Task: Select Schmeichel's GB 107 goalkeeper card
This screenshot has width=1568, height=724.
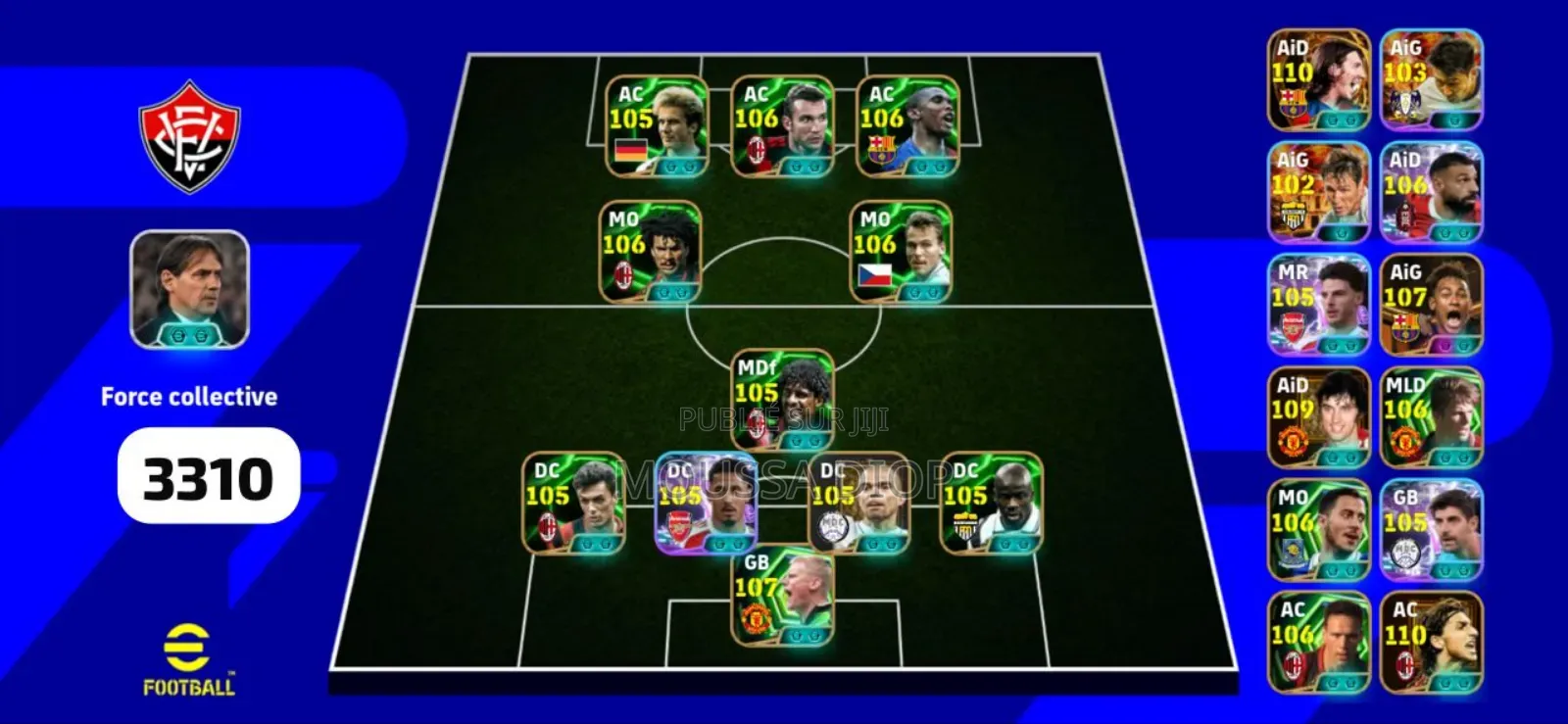Action: click(x=772, y=604)
